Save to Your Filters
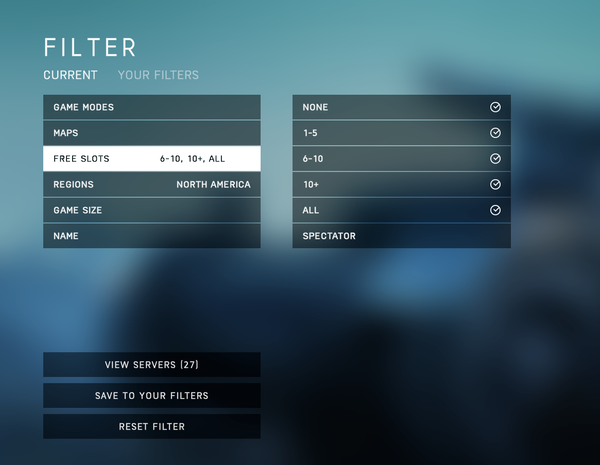600x465 pixels. (151, 396)
